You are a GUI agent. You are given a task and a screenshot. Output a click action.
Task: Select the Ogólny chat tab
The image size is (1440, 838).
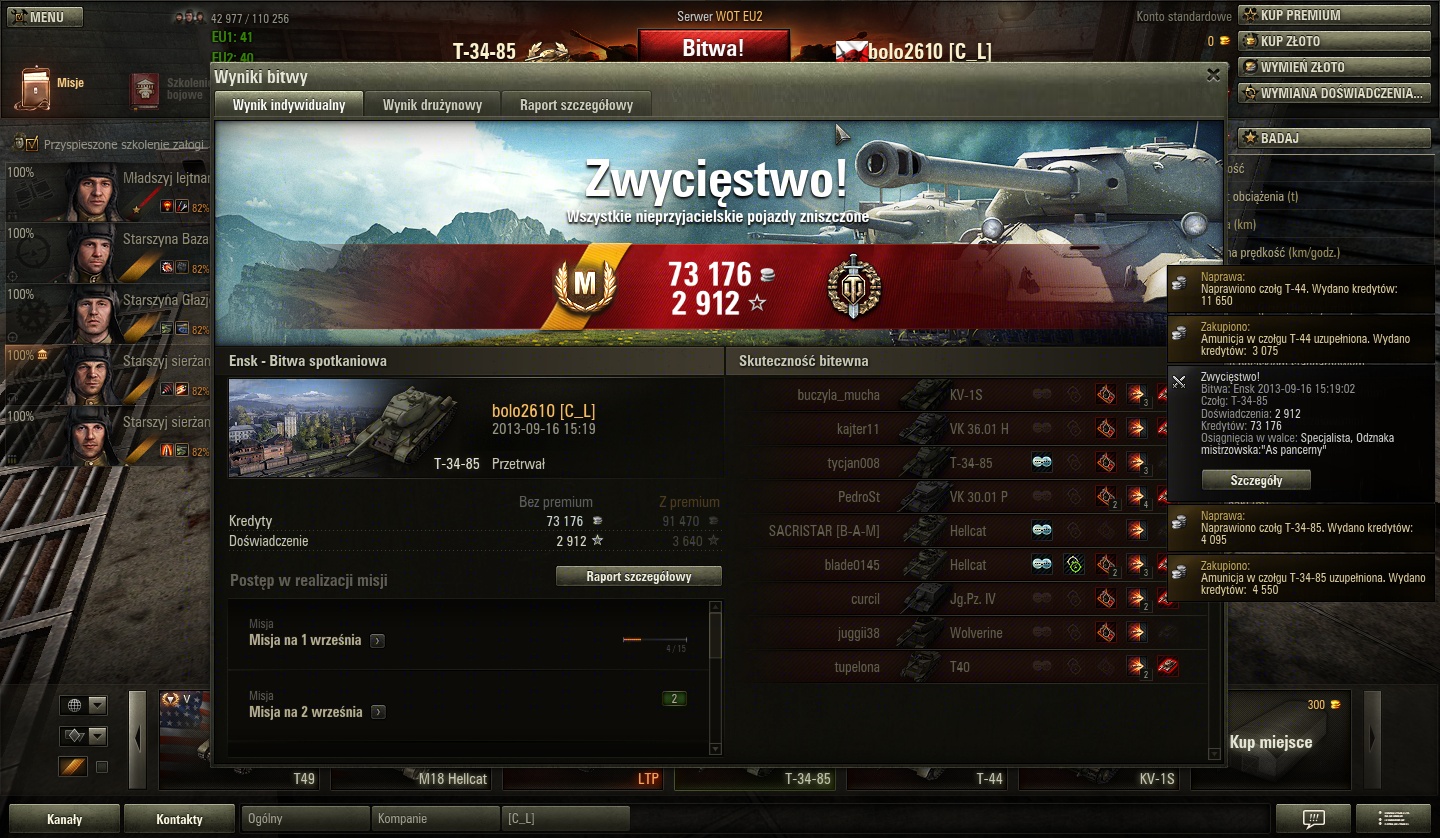coord(305,819)
